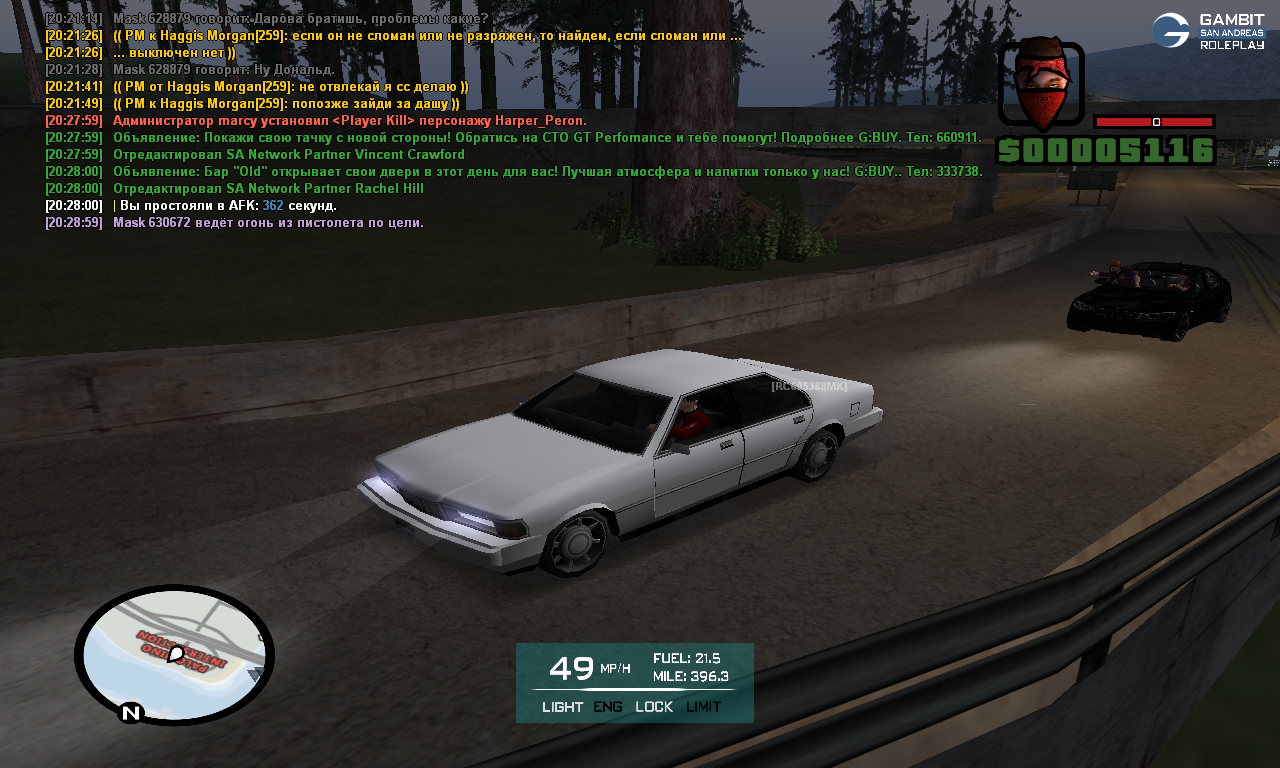Select the Bar "Old" advertisement chat line
Viewport: 1280px width, 768px height.
pyautogui.click(x=547, y=172)
